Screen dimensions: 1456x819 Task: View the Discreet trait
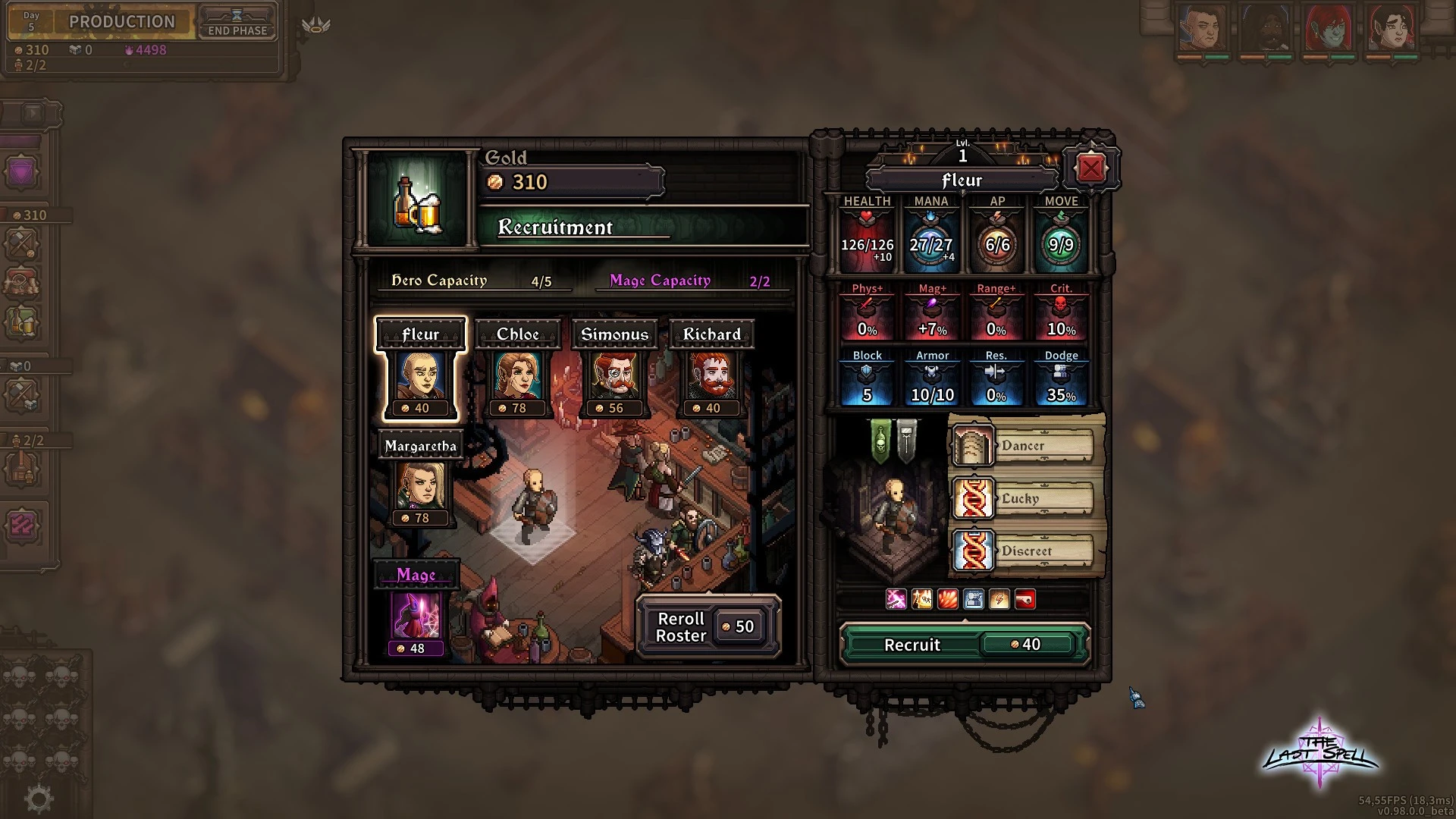tap(1024, 551)
